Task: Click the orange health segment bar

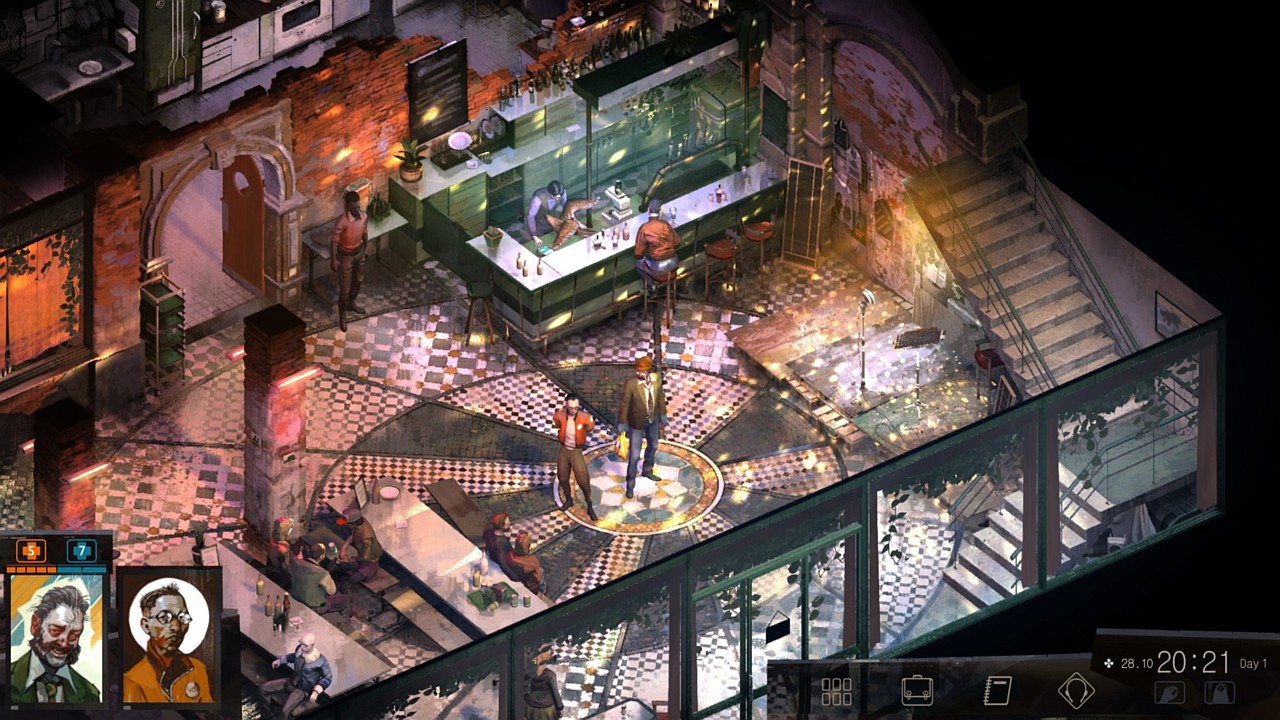Action: 32,570
